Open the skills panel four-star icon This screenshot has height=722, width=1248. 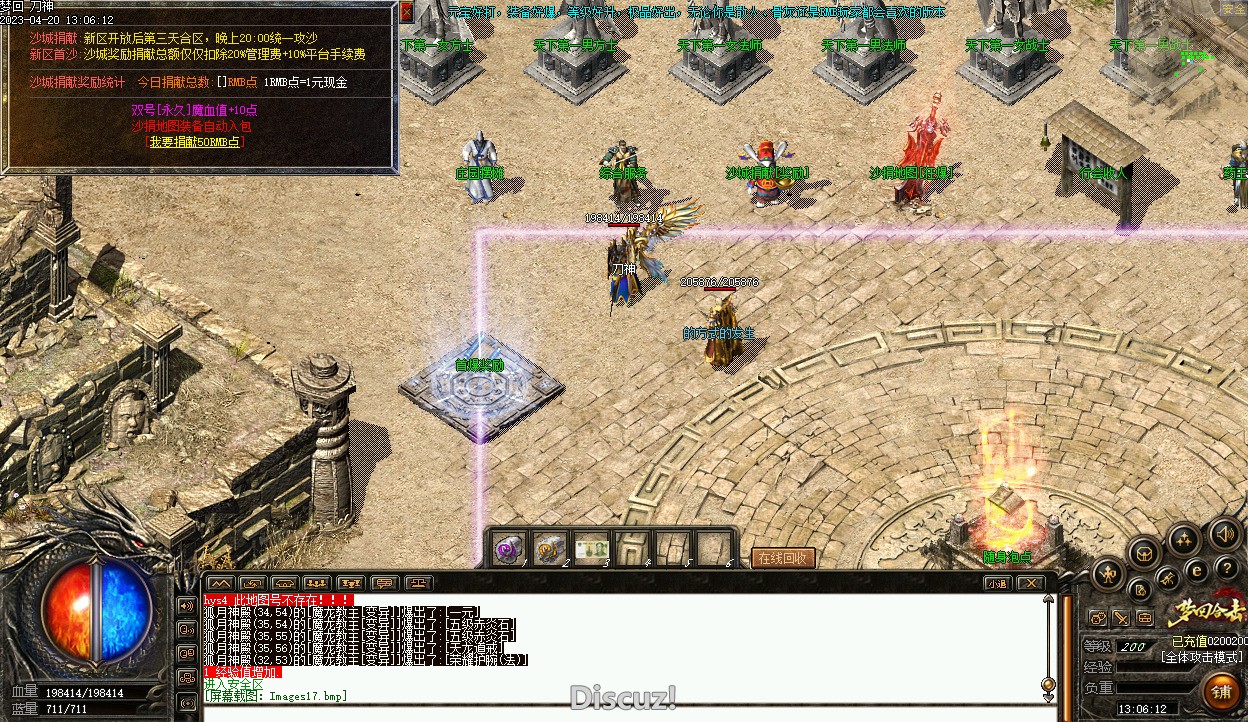point(1184,541)
